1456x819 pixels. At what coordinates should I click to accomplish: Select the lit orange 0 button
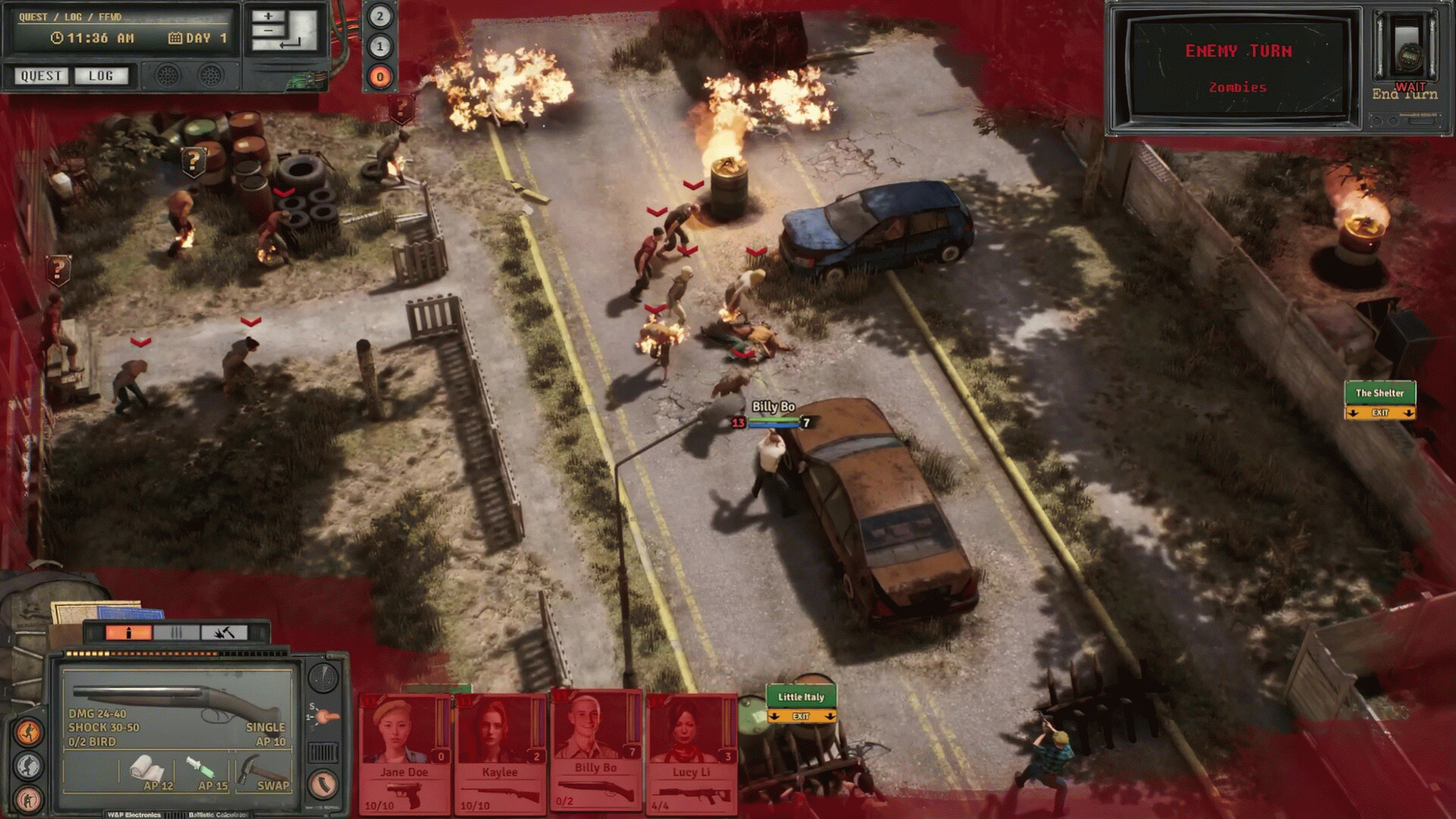pyautogui.click(x=380, y=77)
